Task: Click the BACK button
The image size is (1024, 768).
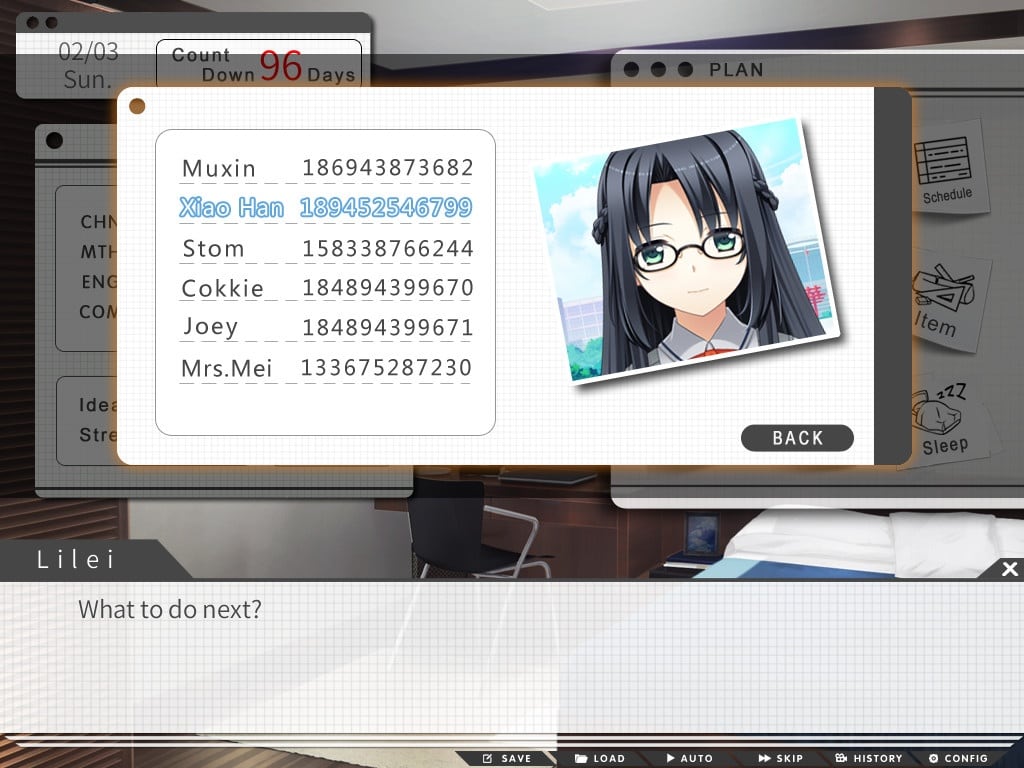Action: (797, 438)
